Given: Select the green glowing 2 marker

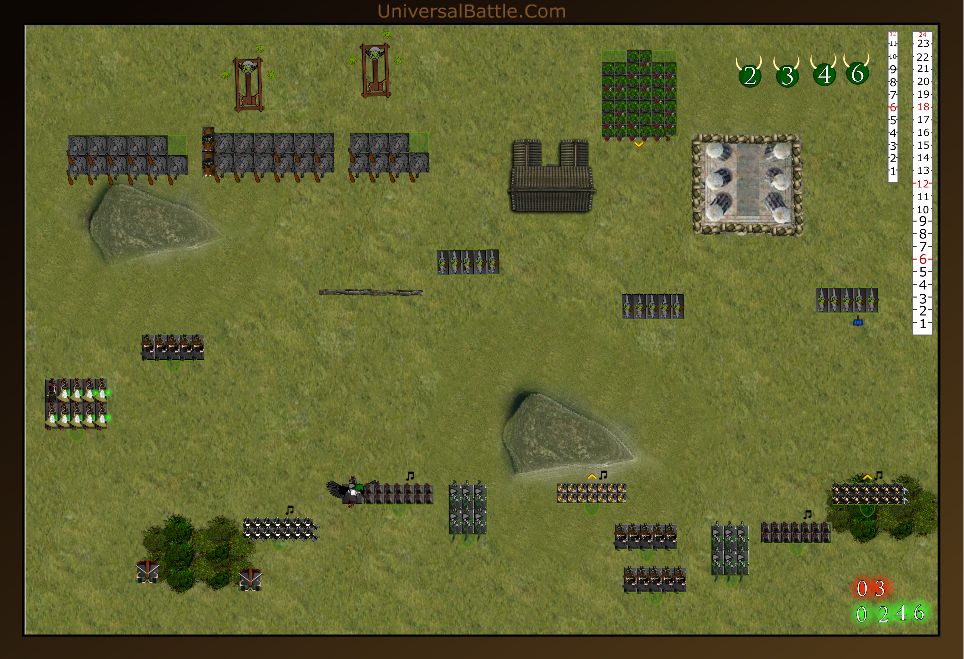Looking at the screenshot, I should pos(881,613).
